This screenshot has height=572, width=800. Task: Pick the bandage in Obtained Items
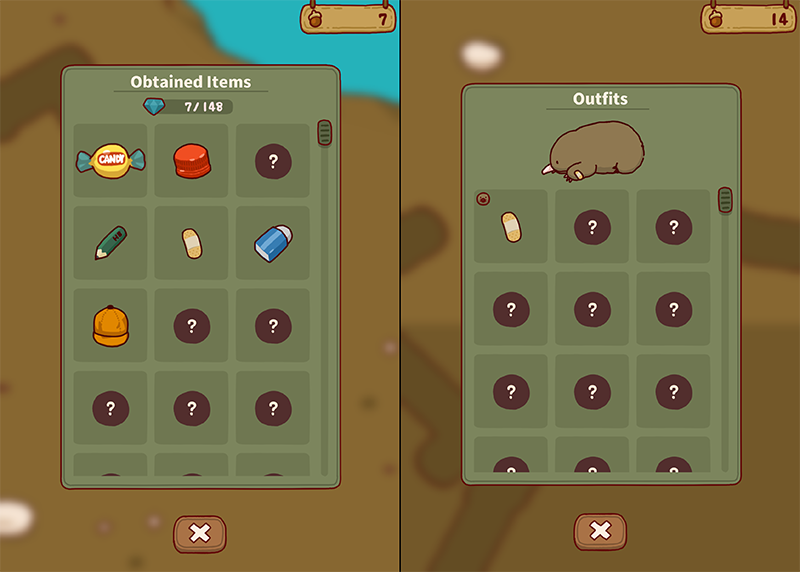coord(191,243)
